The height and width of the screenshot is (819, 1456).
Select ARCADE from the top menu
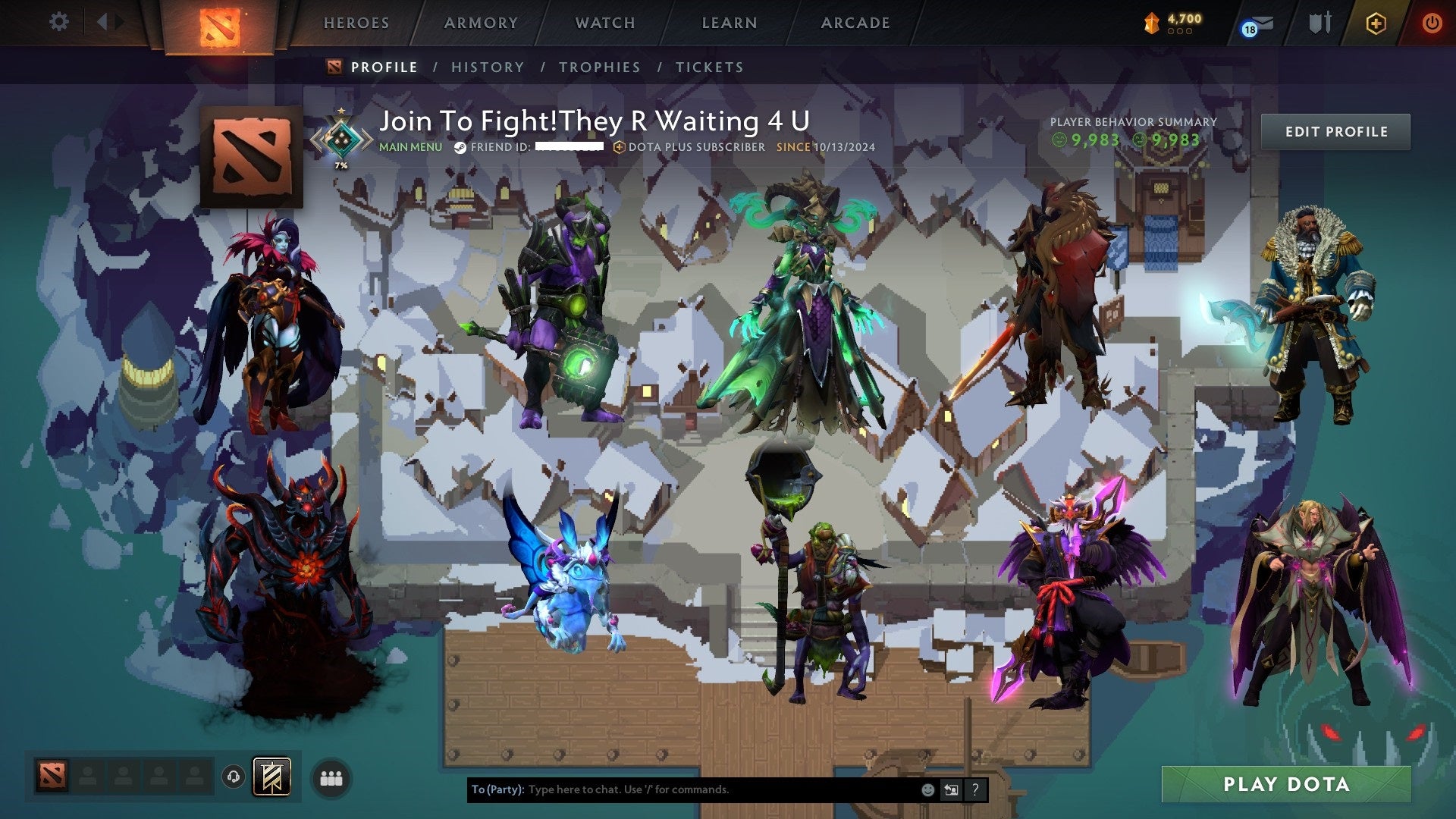tap(855, 23)
